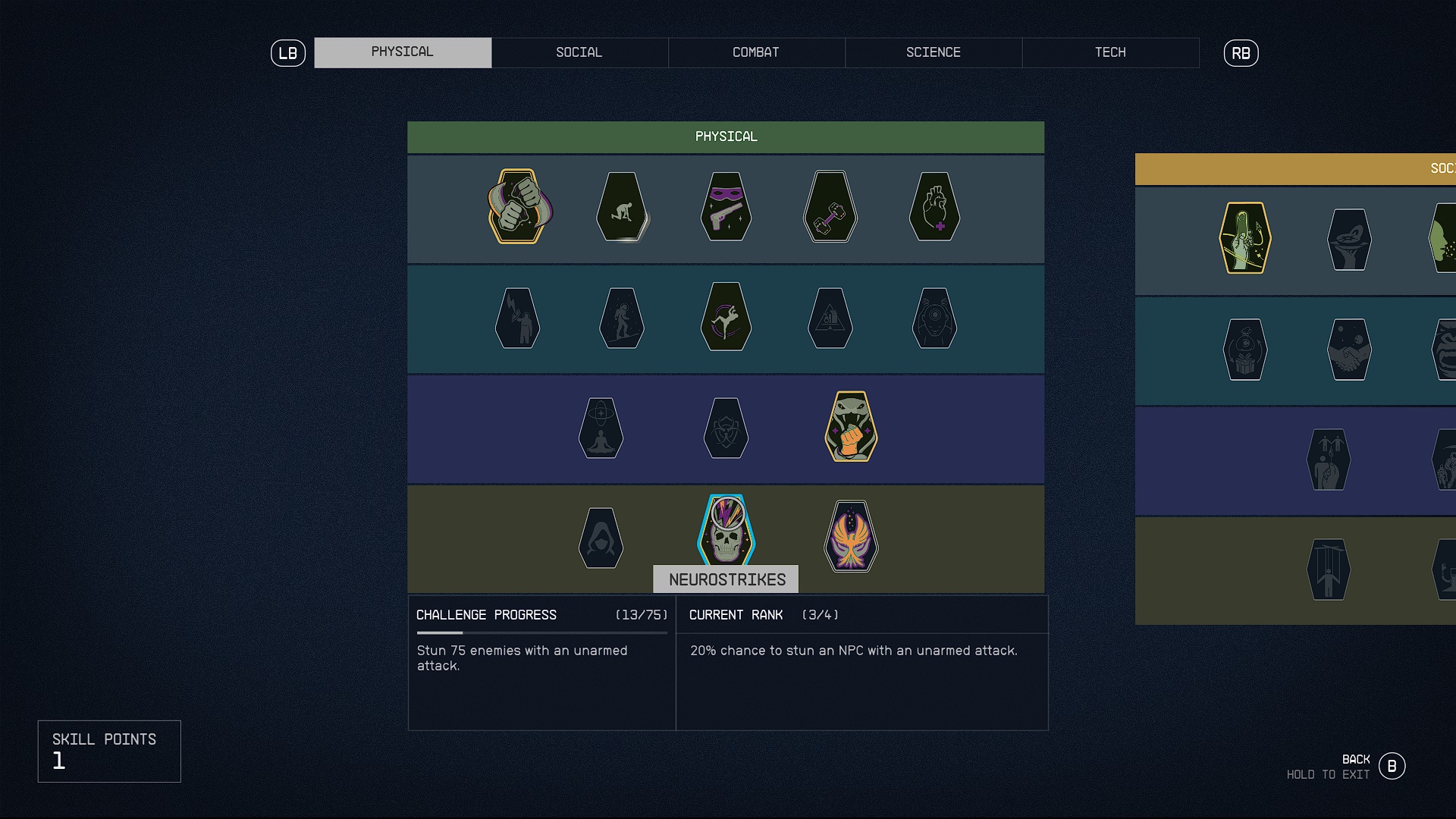Select the Weight Lifting dumbbell skill
The width and height of the screenshot is (1456, 819).
[x=830, y=209]
